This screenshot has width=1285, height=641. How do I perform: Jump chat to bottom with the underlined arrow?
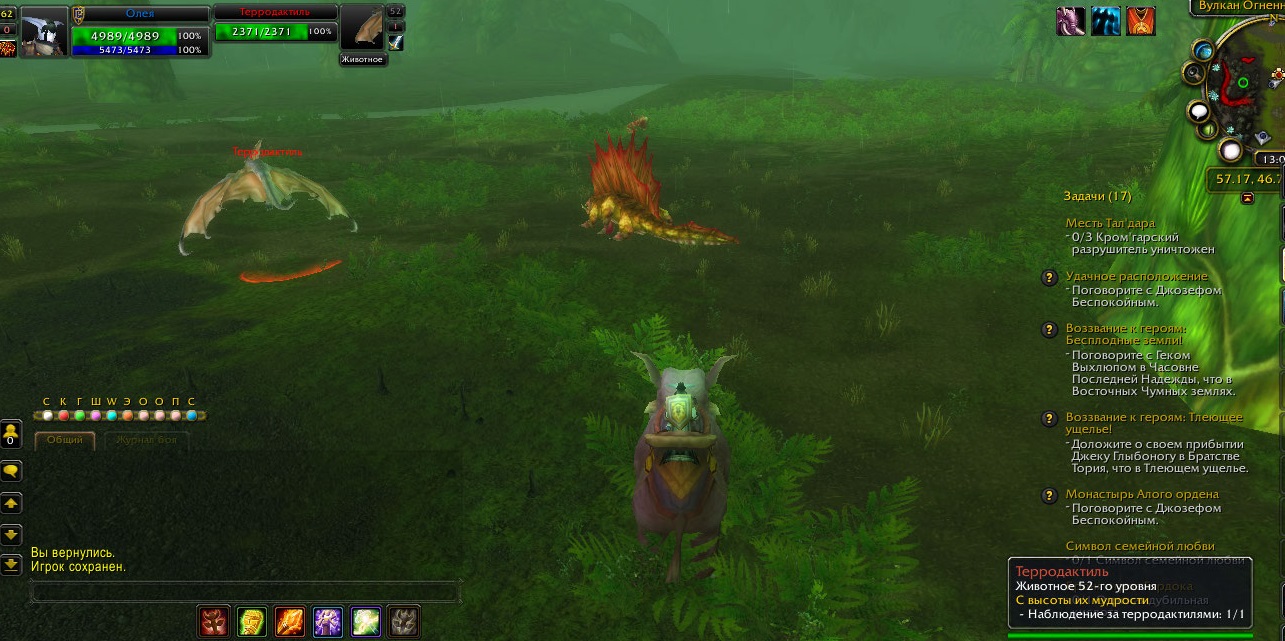[x=11, y=565]
